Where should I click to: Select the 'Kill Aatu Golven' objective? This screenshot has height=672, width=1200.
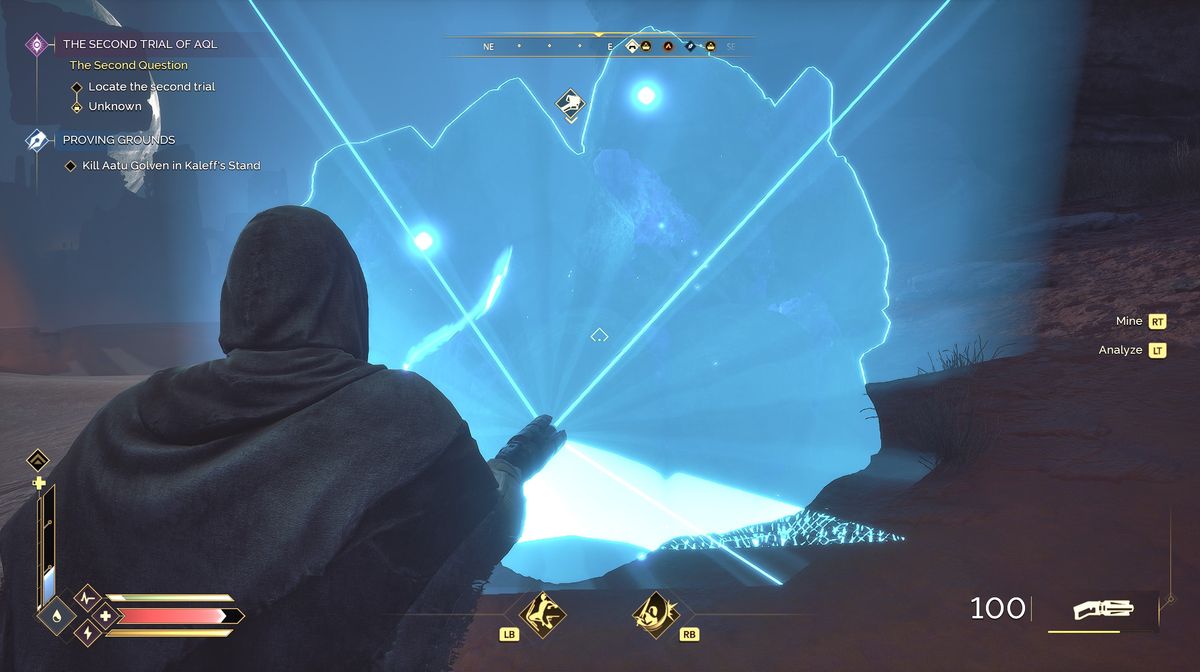click(x=173, y=165)
